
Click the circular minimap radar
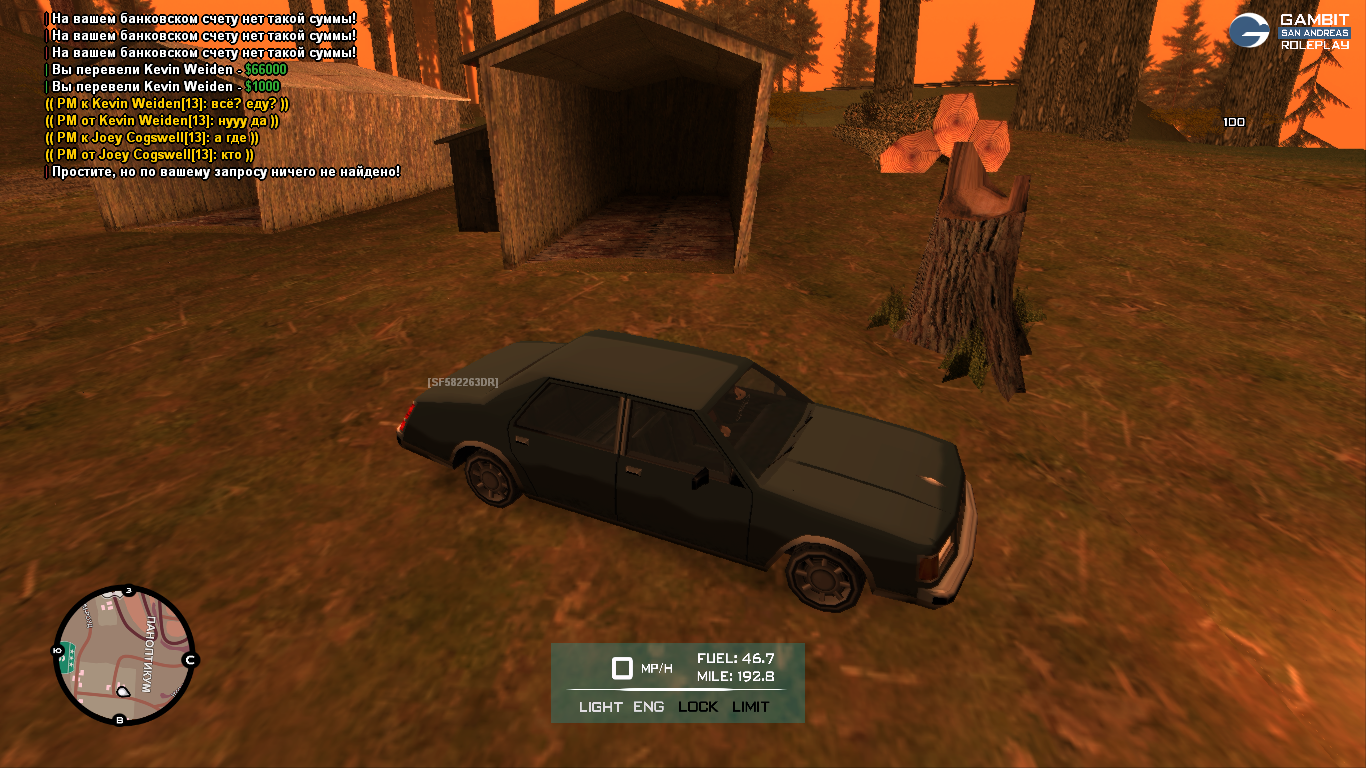124,656
